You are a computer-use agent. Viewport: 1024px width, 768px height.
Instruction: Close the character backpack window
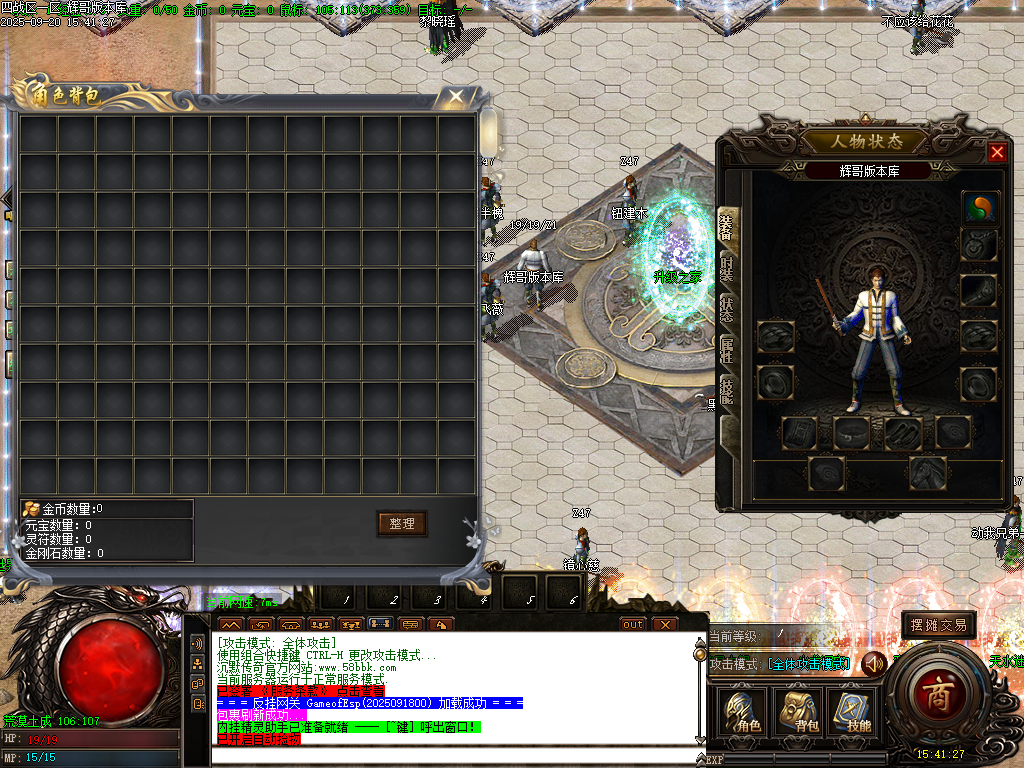456,97
